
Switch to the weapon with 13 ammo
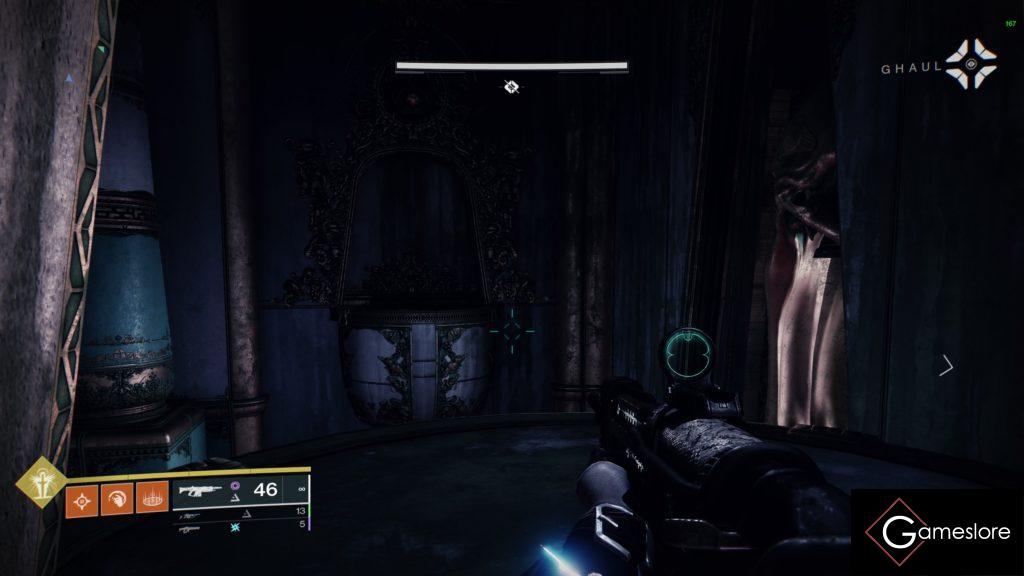coord(240,511)
